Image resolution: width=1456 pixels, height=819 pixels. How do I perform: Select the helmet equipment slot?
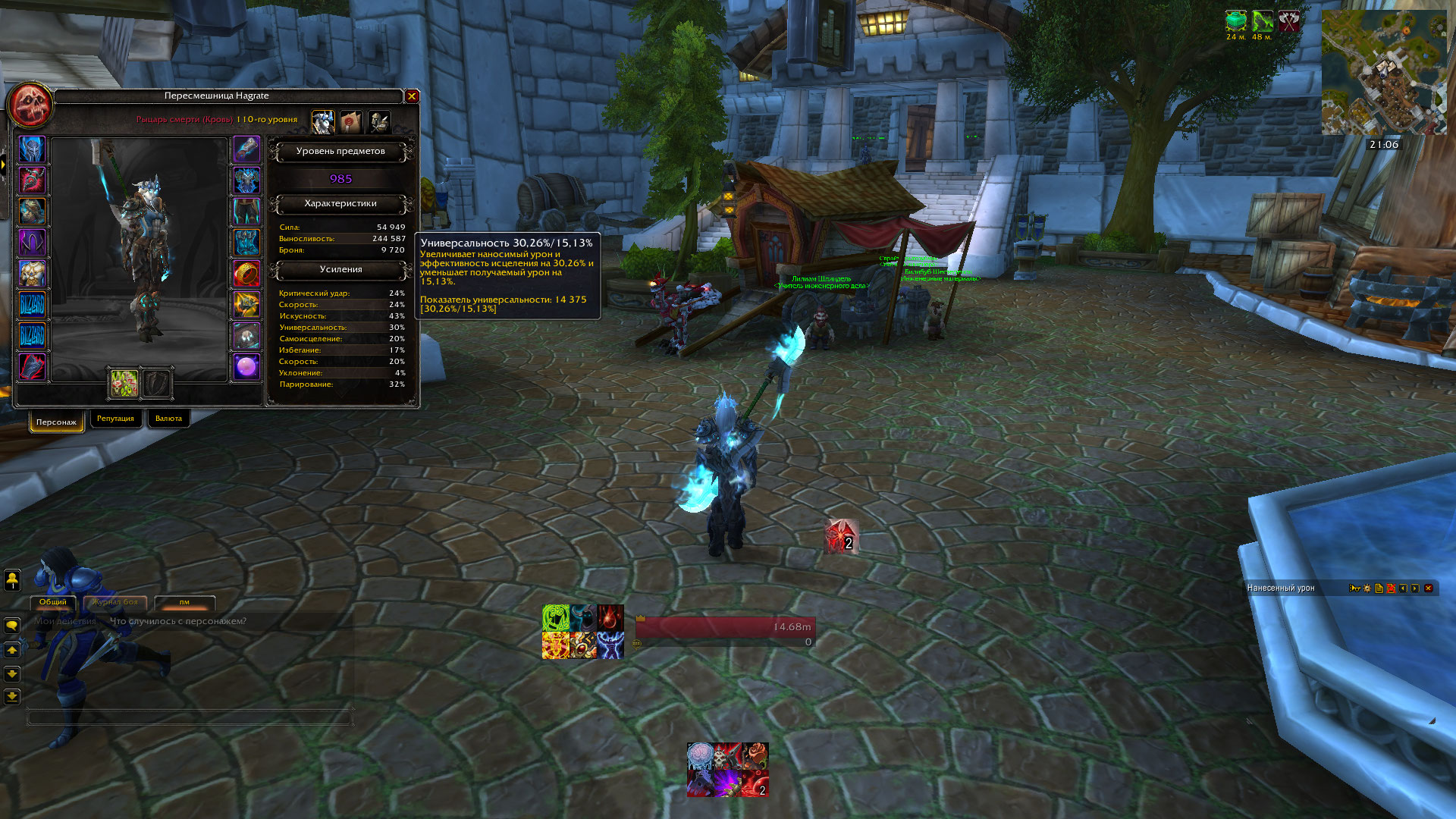(x=32, y=149)
